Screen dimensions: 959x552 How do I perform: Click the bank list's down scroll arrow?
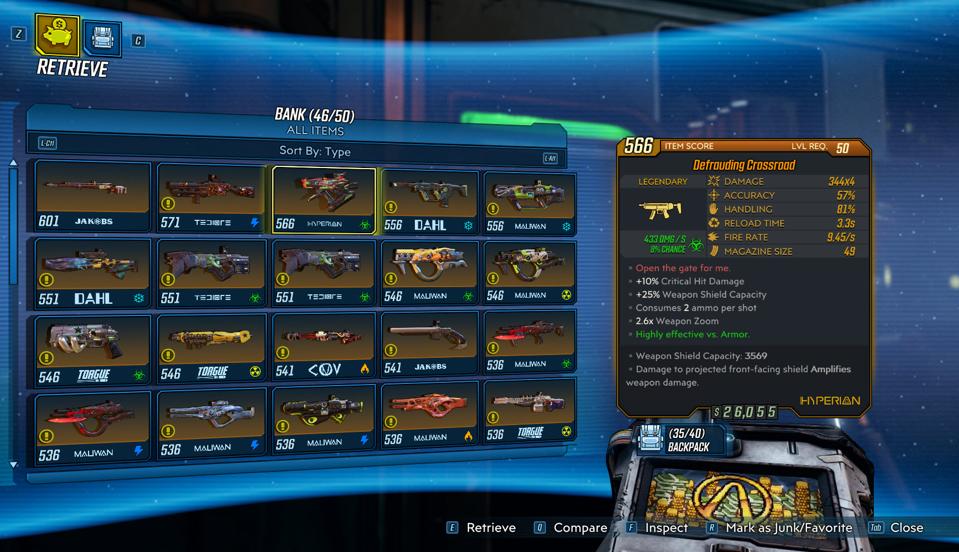point(13,465)
